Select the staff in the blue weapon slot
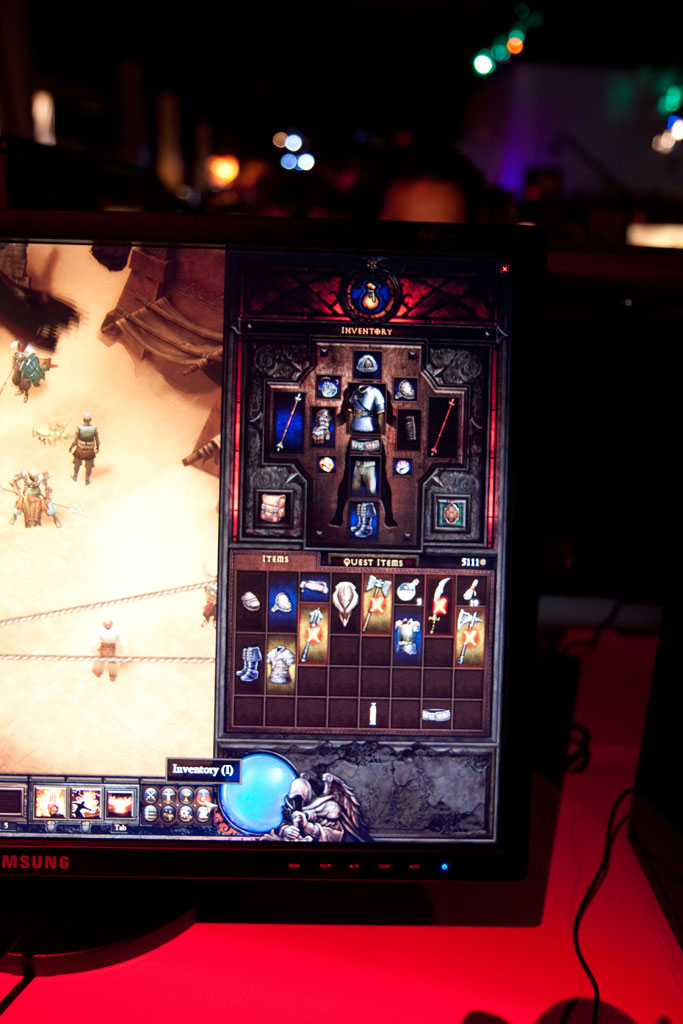The width and height of the screenshot is (683, 1024). [x=288, y=420]
